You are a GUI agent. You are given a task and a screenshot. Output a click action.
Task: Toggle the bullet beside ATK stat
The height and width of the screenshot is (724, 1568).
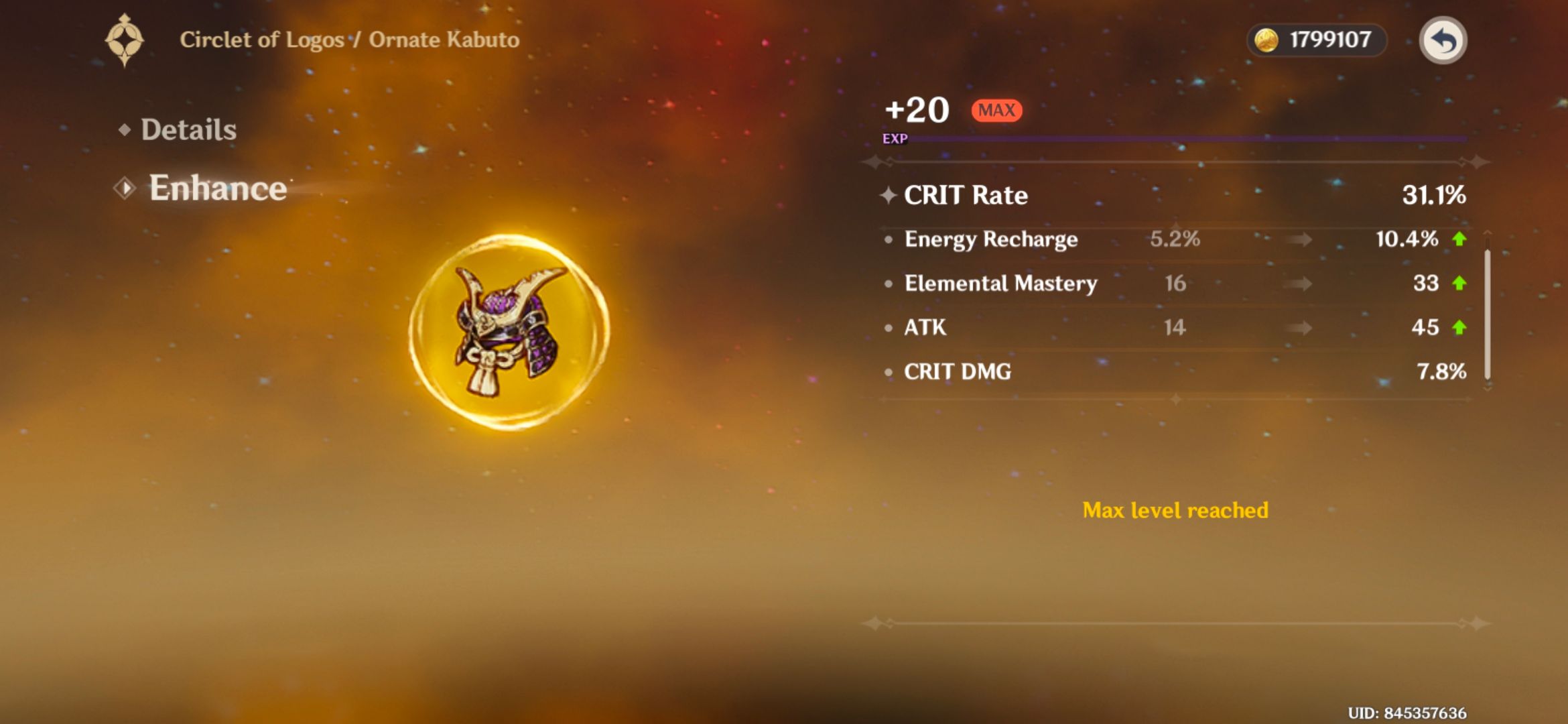(x=888, y=328)
